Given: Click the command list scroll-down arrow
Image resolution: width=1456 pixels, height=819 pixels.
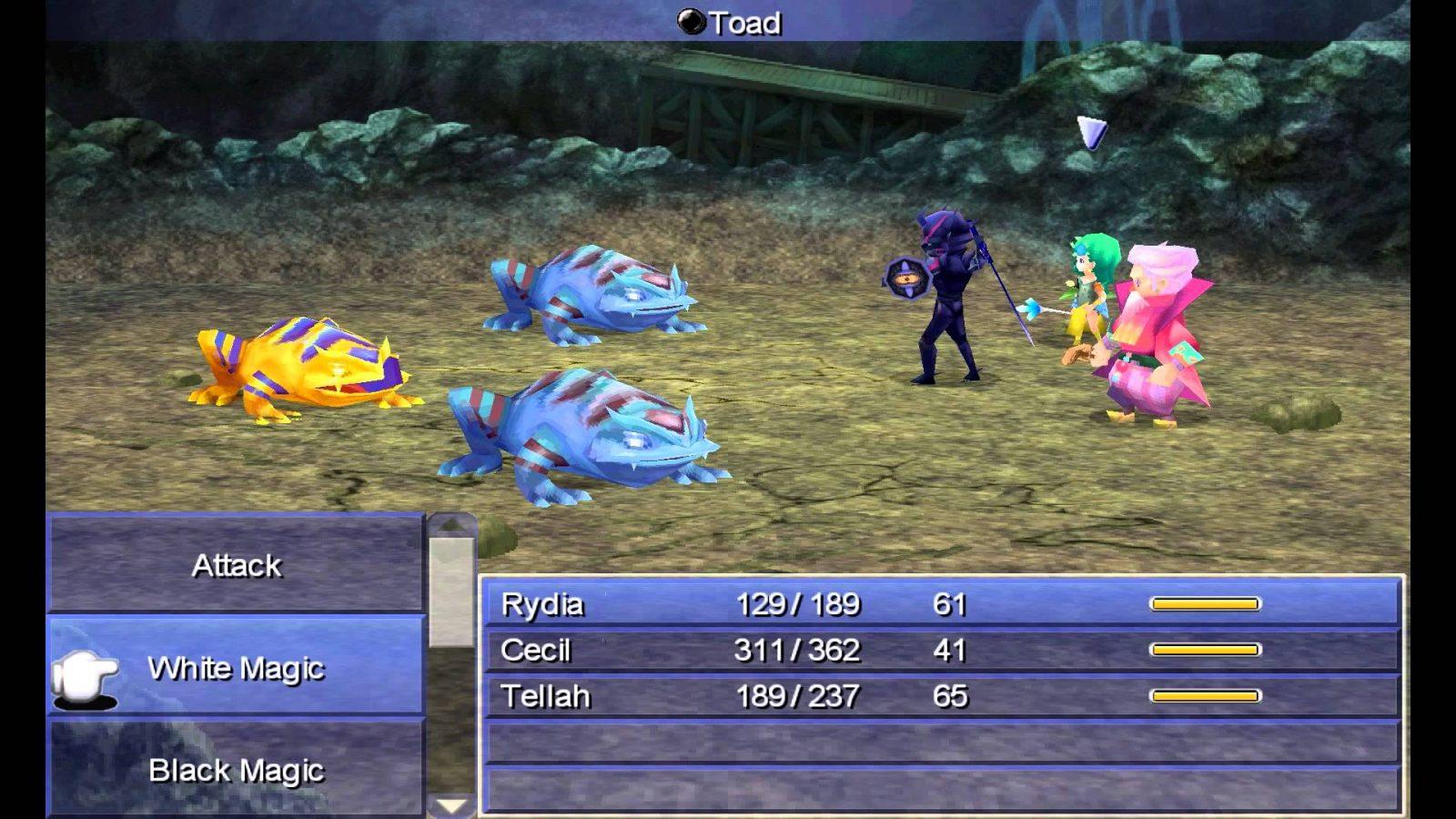Looking at the screenshot, I should (451, 804).
